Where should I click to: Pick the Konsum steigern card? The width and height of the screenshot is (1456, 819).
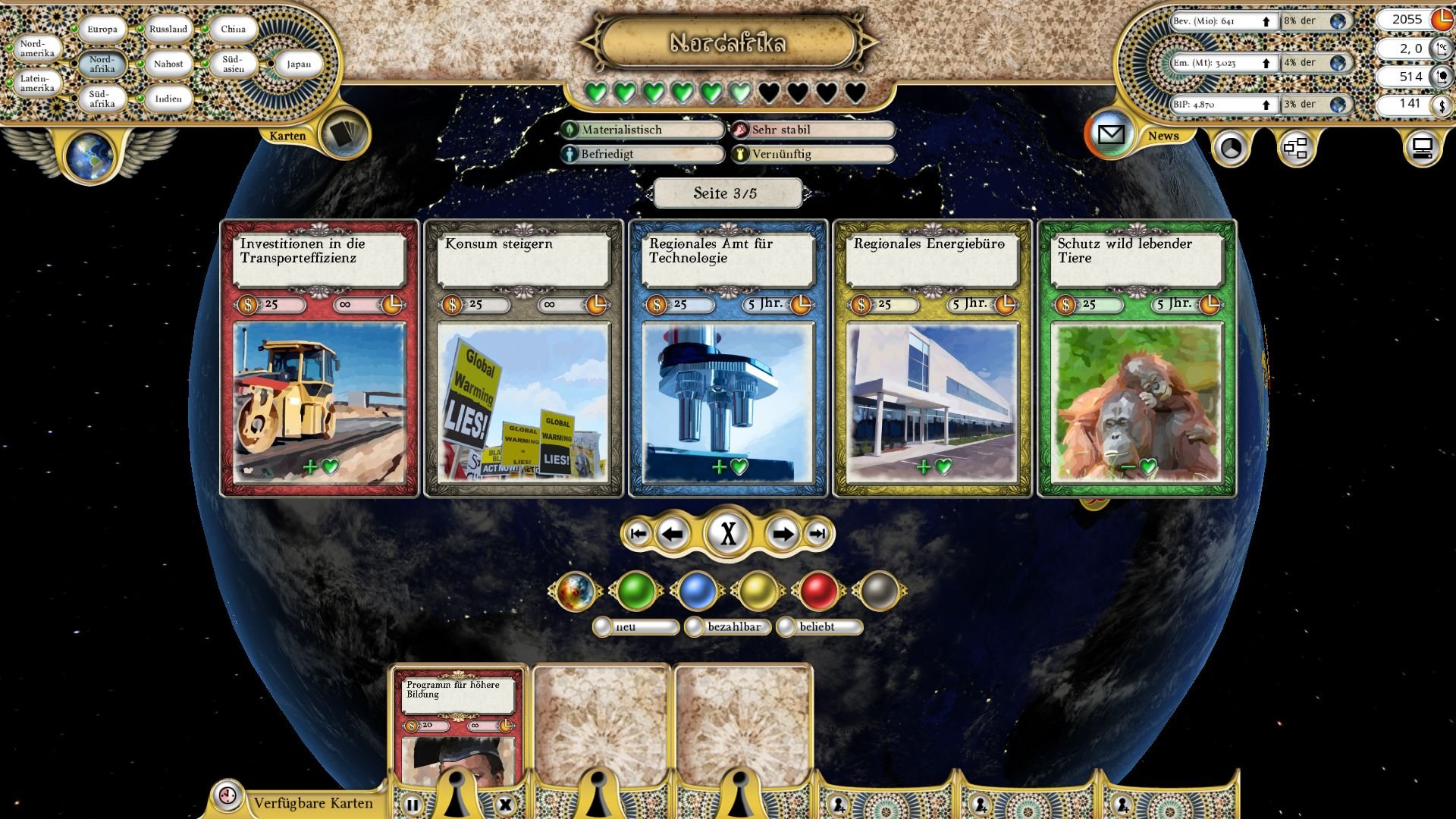[x=523, y=359]
